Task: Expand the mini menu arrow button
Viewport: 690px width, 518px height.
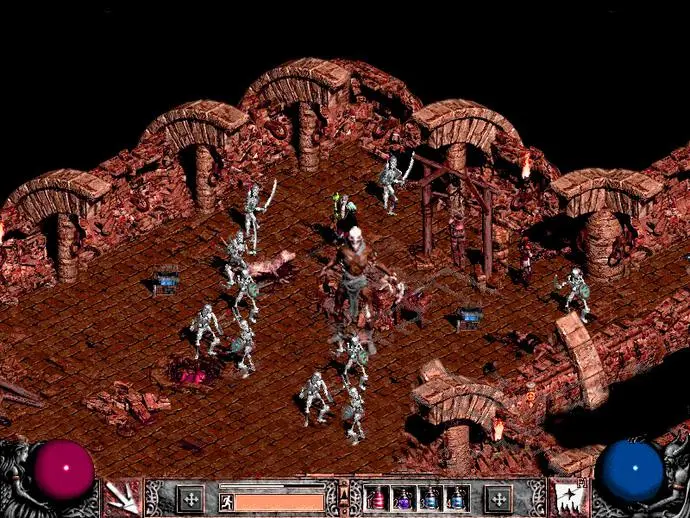Action: coord(345,489)
